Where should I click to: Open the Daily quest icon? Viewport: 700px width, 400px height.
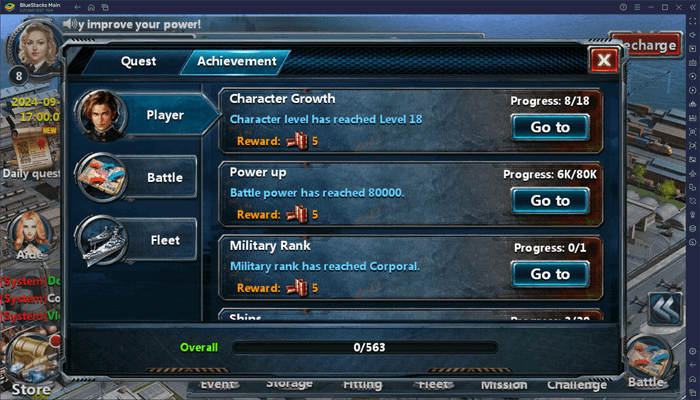30,150
